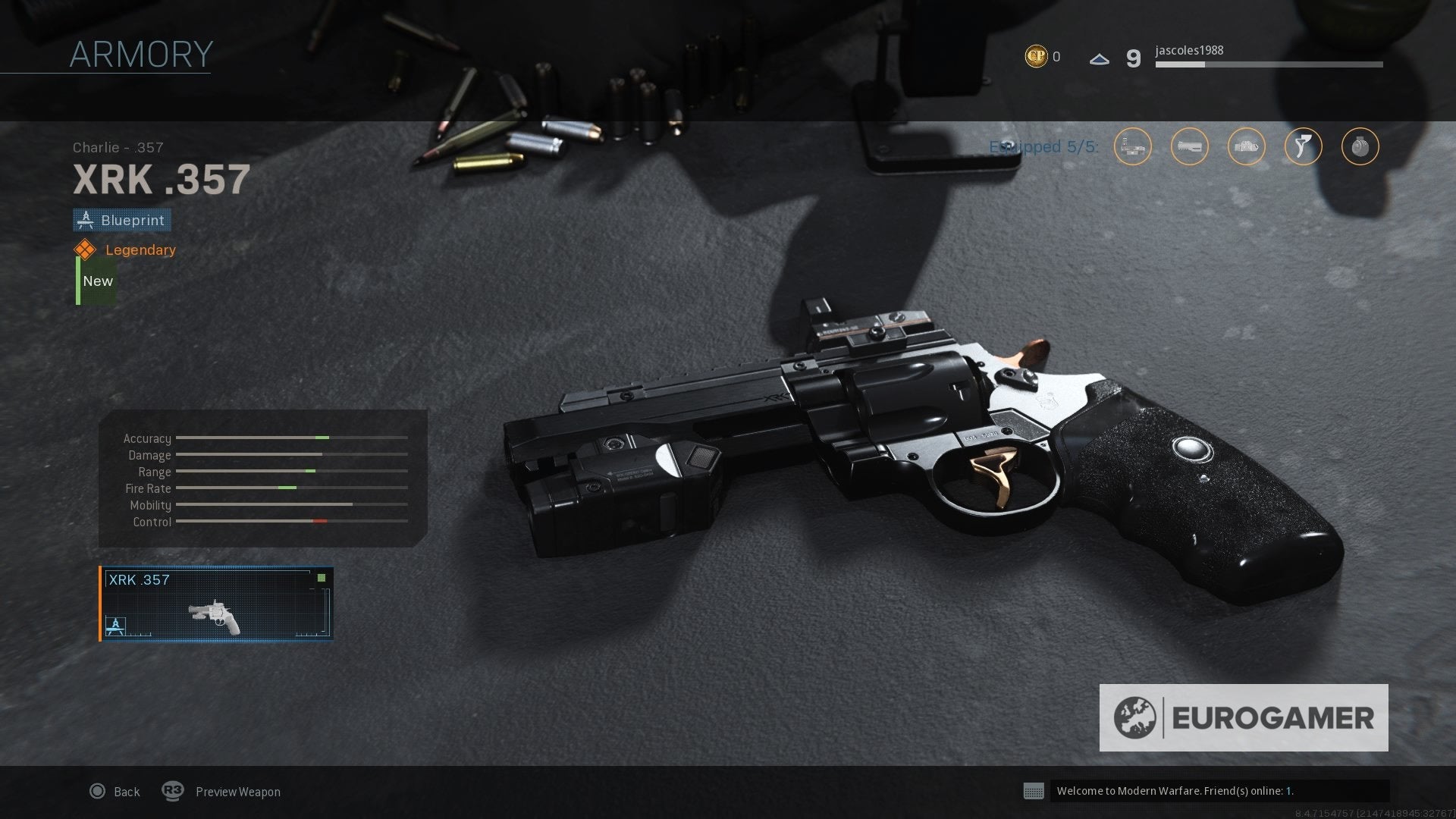Choose the tactical laser attachment icon
1456x819 pixels.
pyautogui.click(x=1246, y=147)
